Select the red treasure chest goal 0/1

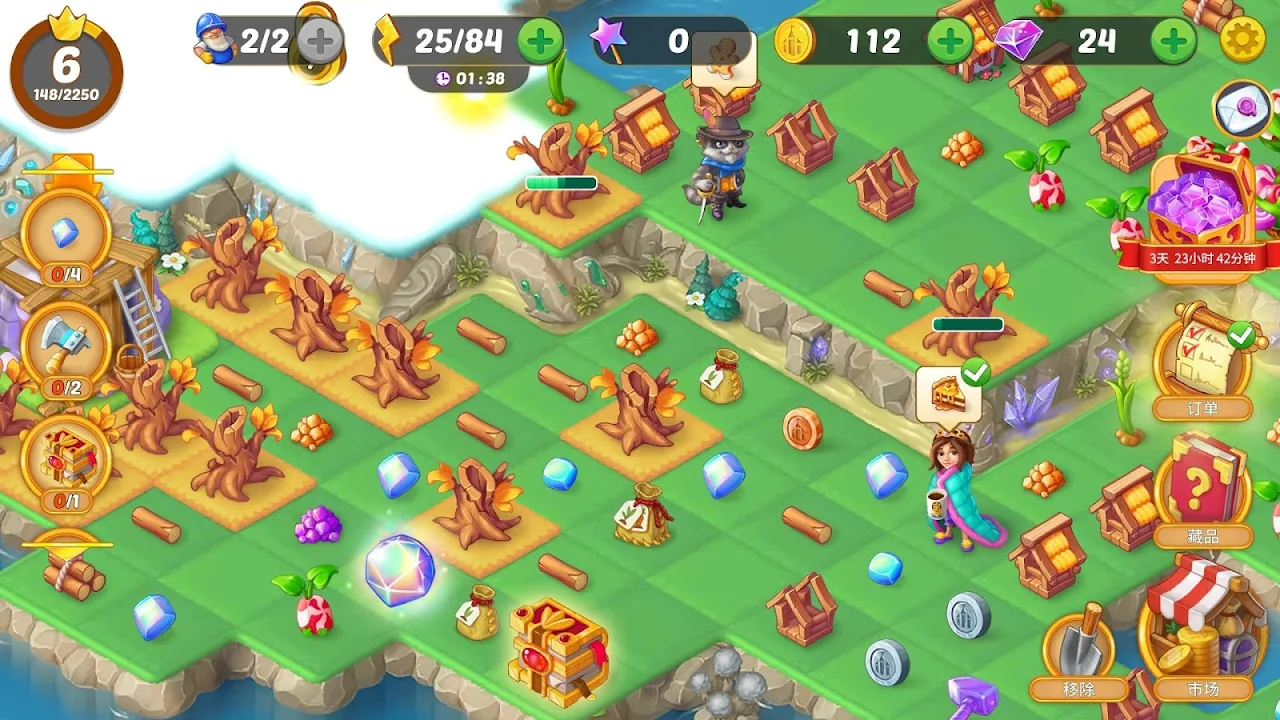pyautogui.click(x=66, y=461)
